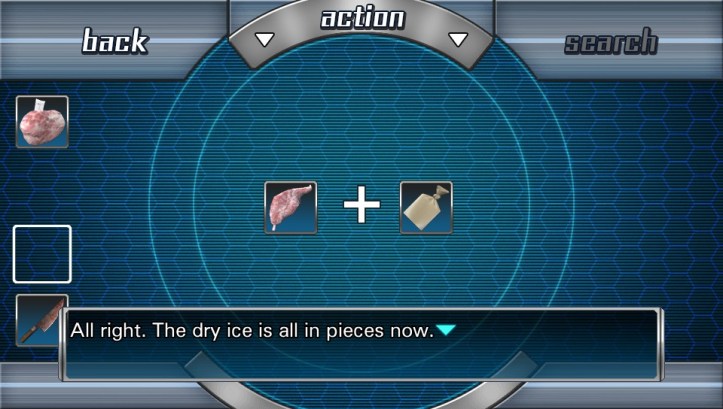Screen dimensions: 723x409
Task: Select the paper bag combine slot
Action: (x=426, y=207)
